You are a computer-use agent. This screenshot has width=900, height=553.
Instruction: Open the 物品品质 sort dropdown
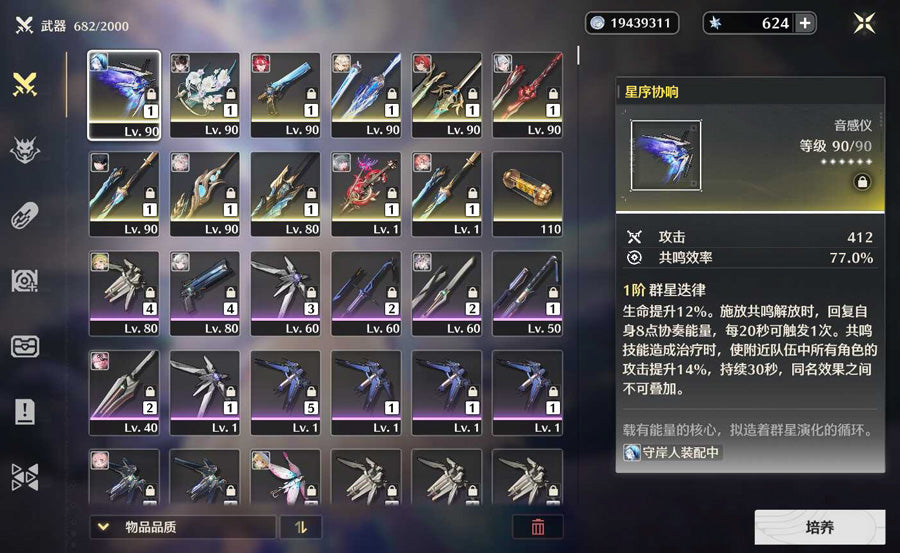coord(182,527)
